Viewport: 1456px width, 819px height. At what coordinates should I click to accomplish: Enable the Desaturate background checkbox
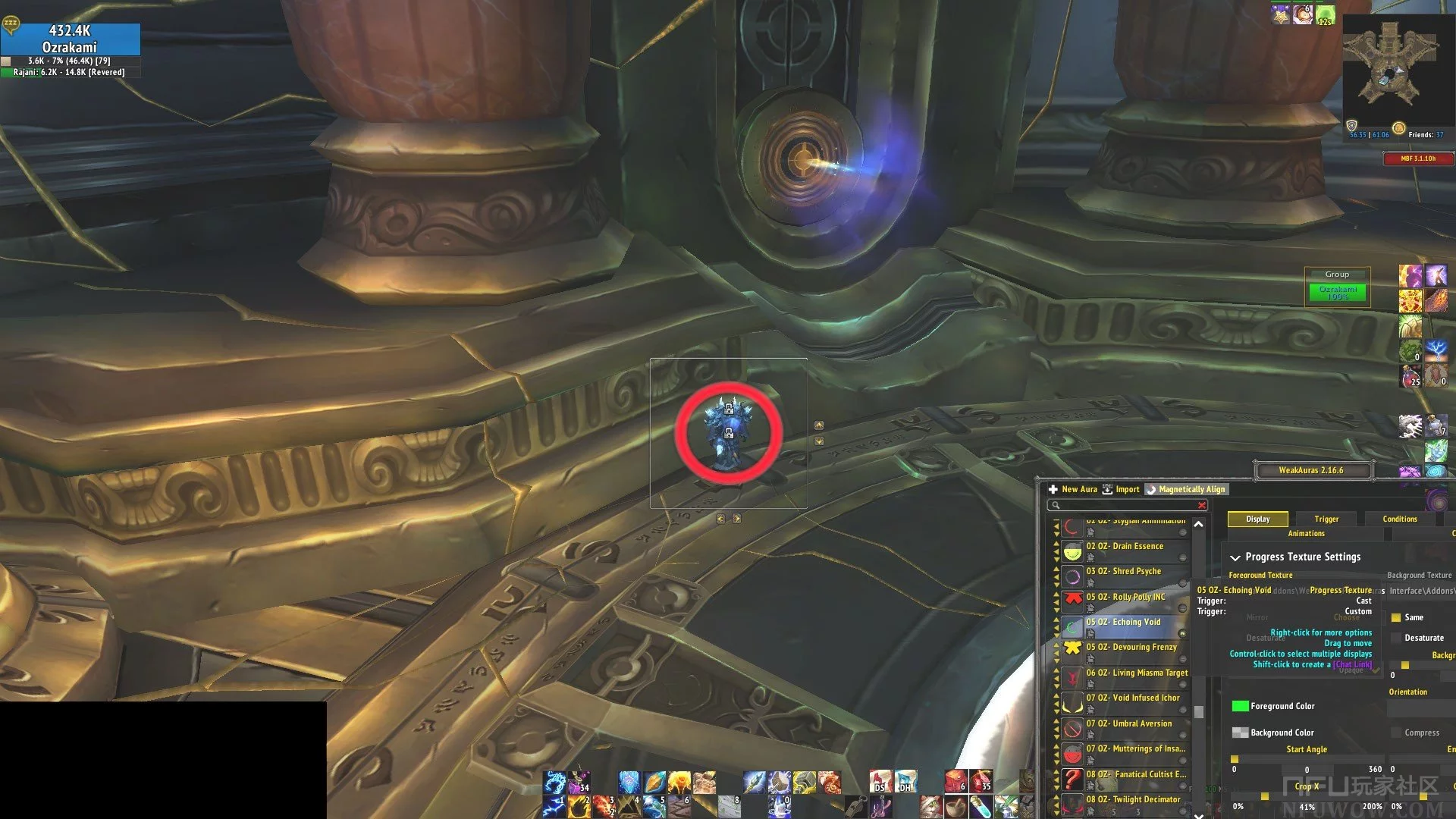click(x=1396, y=638)
